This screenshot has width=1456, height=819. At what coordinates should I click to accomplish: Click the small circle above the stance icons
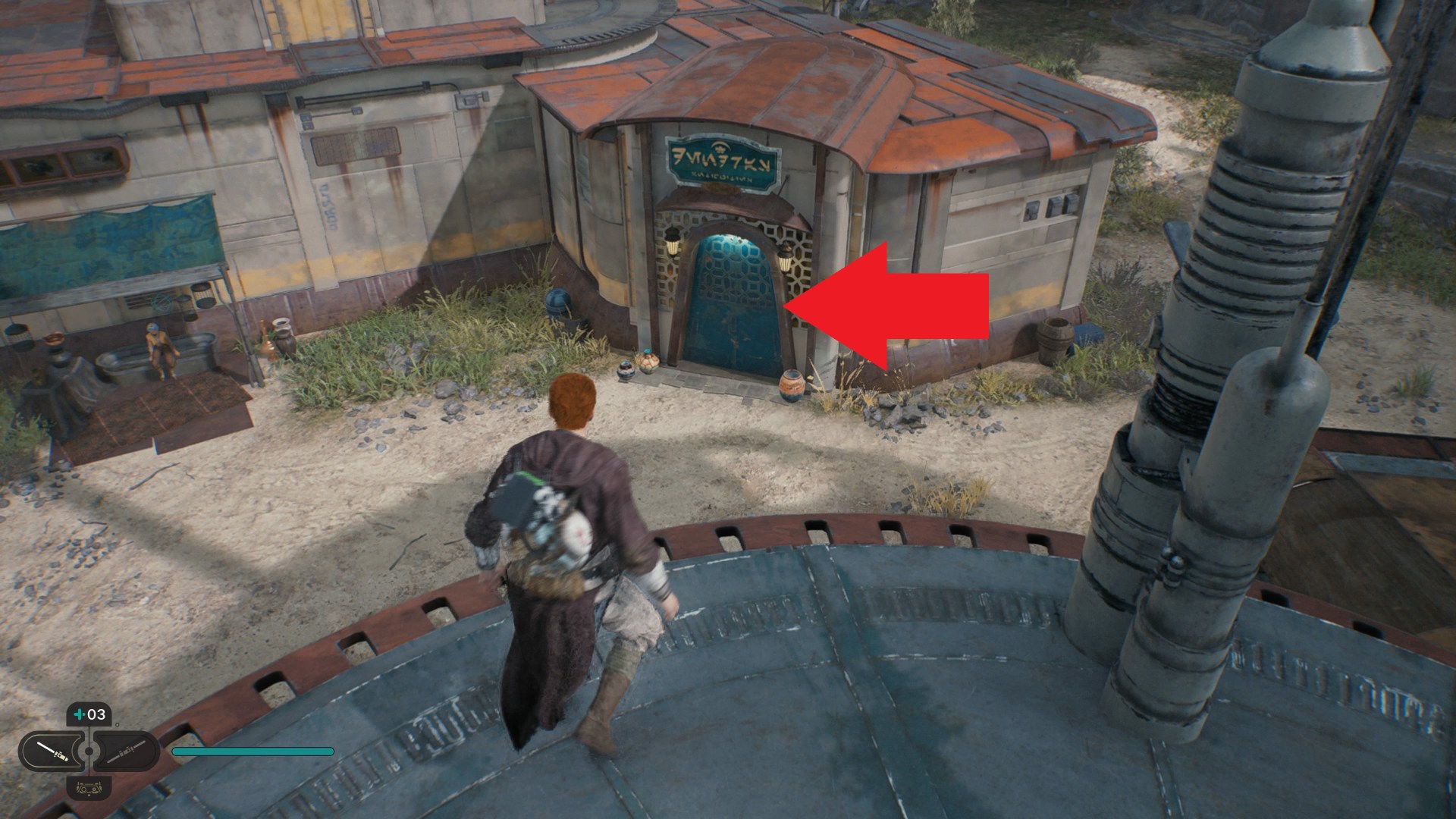118,725
